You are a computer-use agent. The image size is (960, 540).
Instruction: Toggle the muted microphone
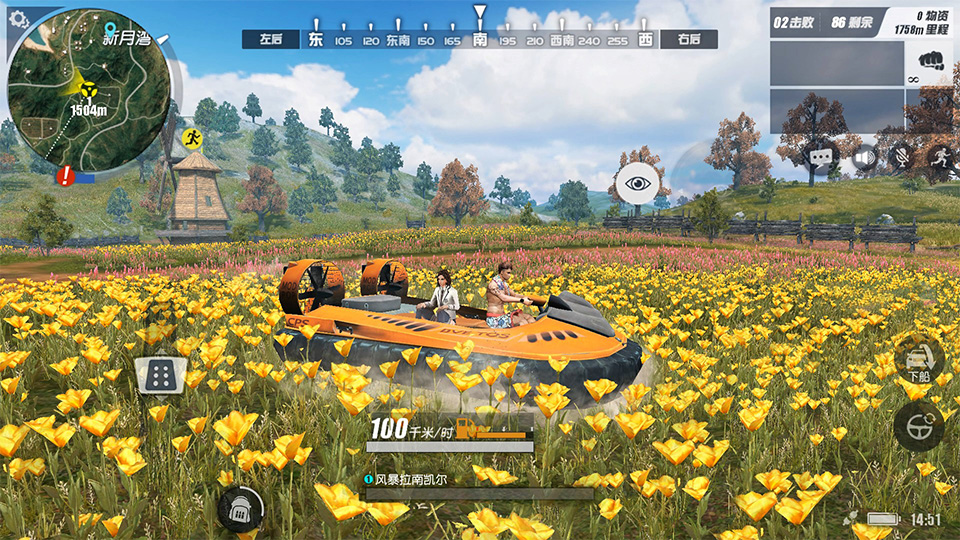[x=902, y=157]
